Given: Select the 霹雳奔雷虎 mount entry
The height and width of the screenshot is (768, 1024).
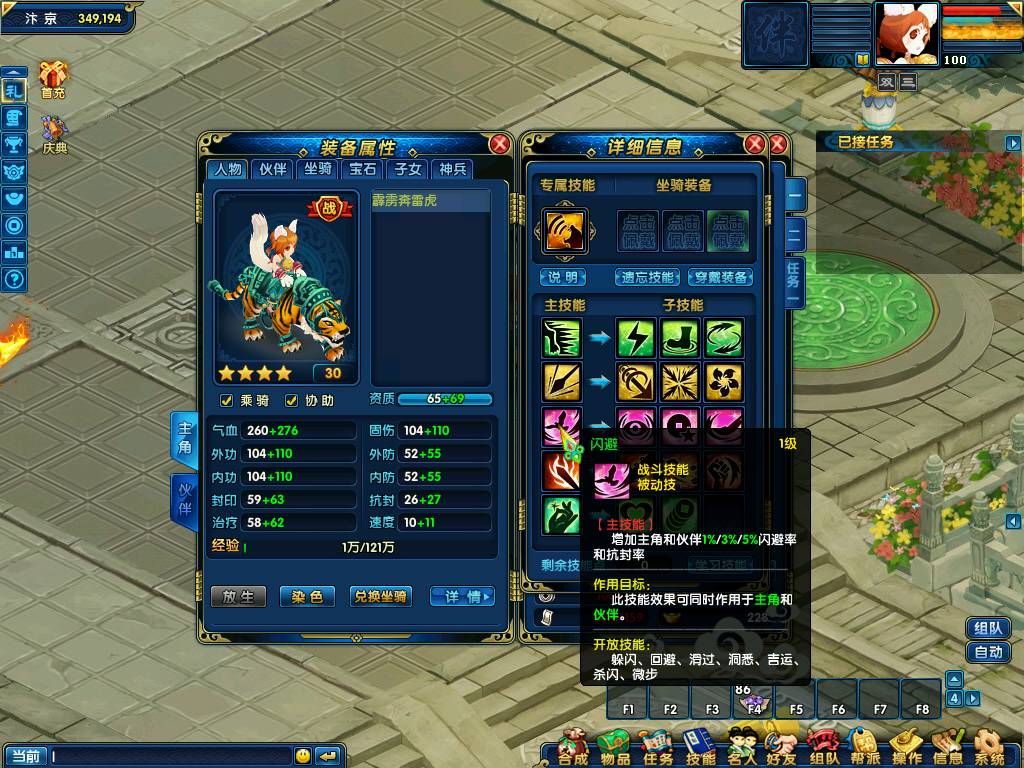Looking at the screenshot, I should tap(430, 201).
